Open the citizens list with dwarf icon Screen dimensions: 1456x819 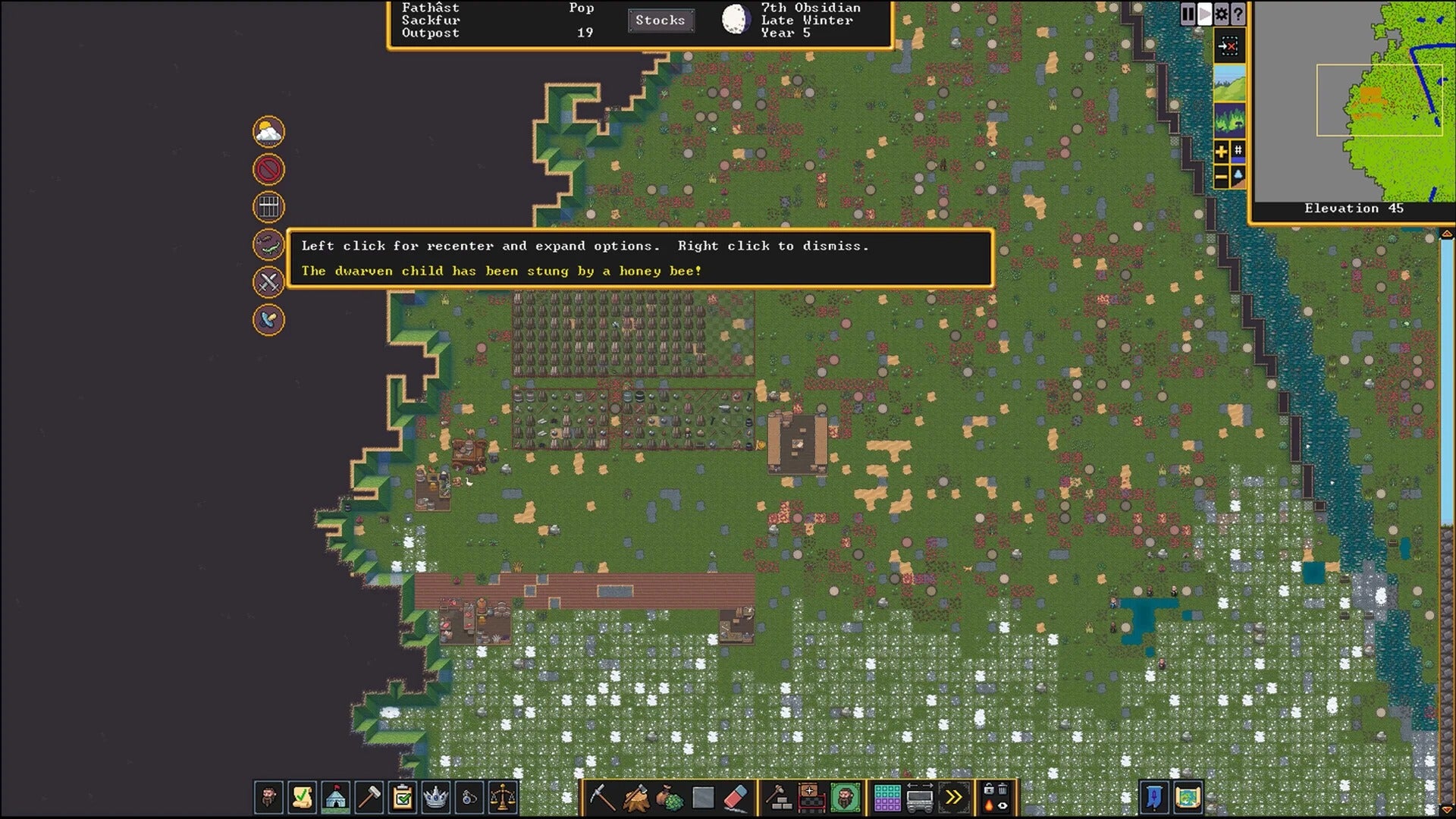(x=268, y=797)
